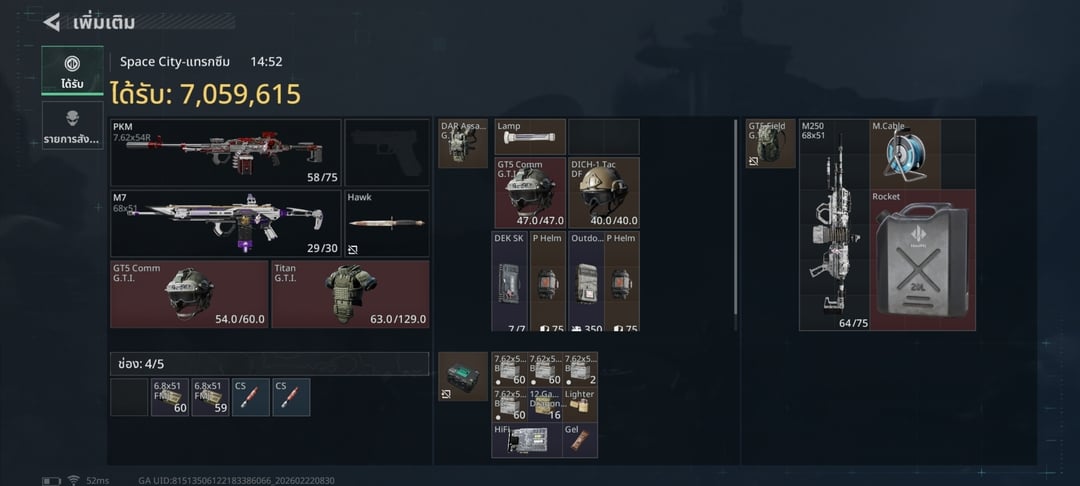Select the Gel item
Viewport: 1080px width, 486px height.
pyautogui.click(x=581, y=440)
